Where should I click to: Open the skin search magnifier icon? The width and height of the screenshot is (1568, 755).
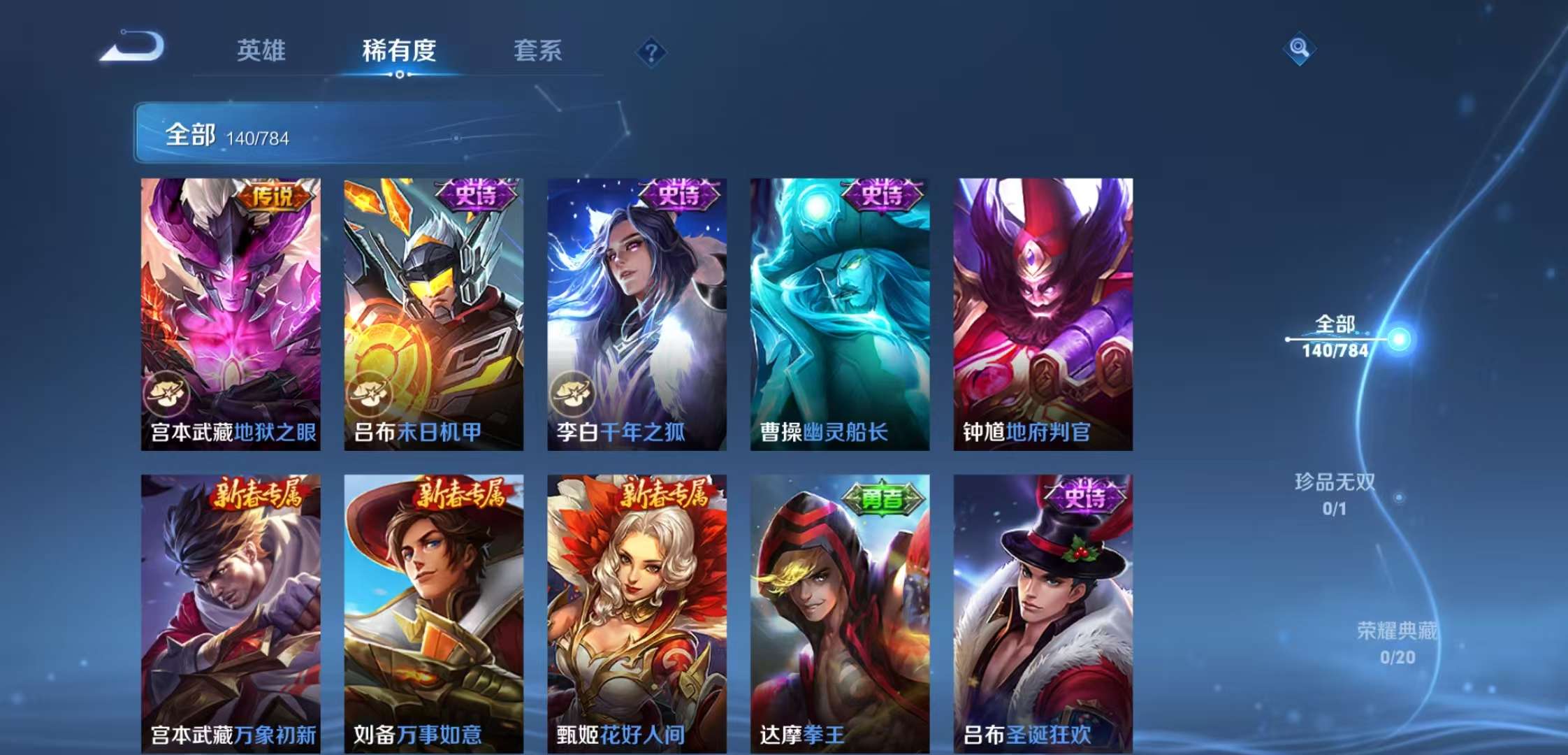point(1301,49)
